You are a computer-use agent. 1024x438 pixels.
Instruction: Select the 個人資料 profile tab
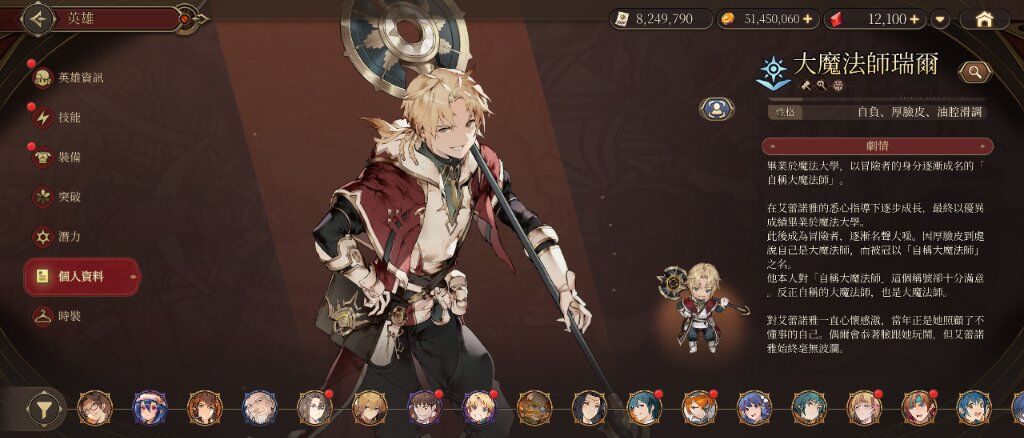(82, 275)
